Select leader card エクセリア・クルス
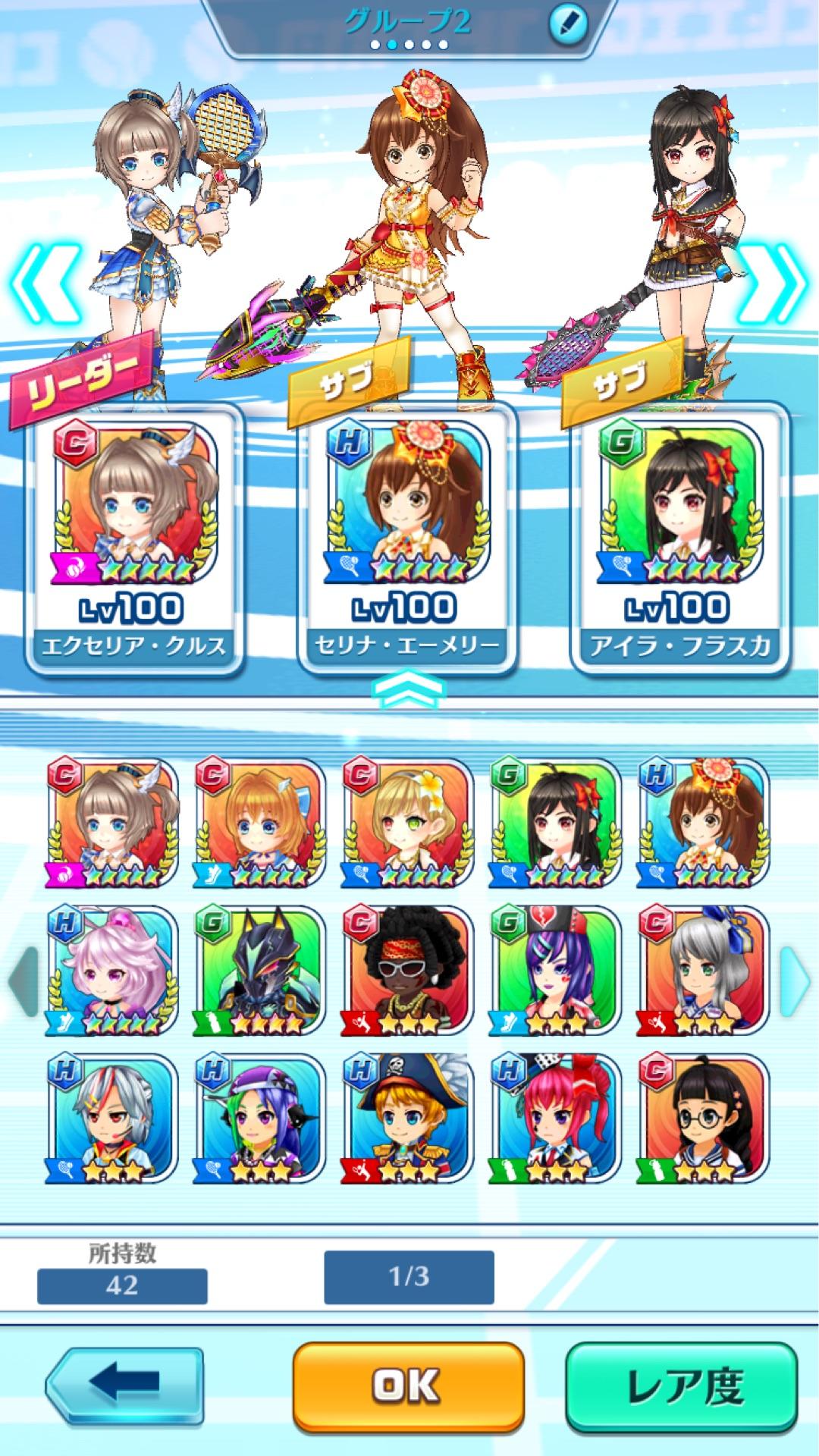Image resolution: width=819 pixels, height=1456 pixels. (x=134, y=538)
